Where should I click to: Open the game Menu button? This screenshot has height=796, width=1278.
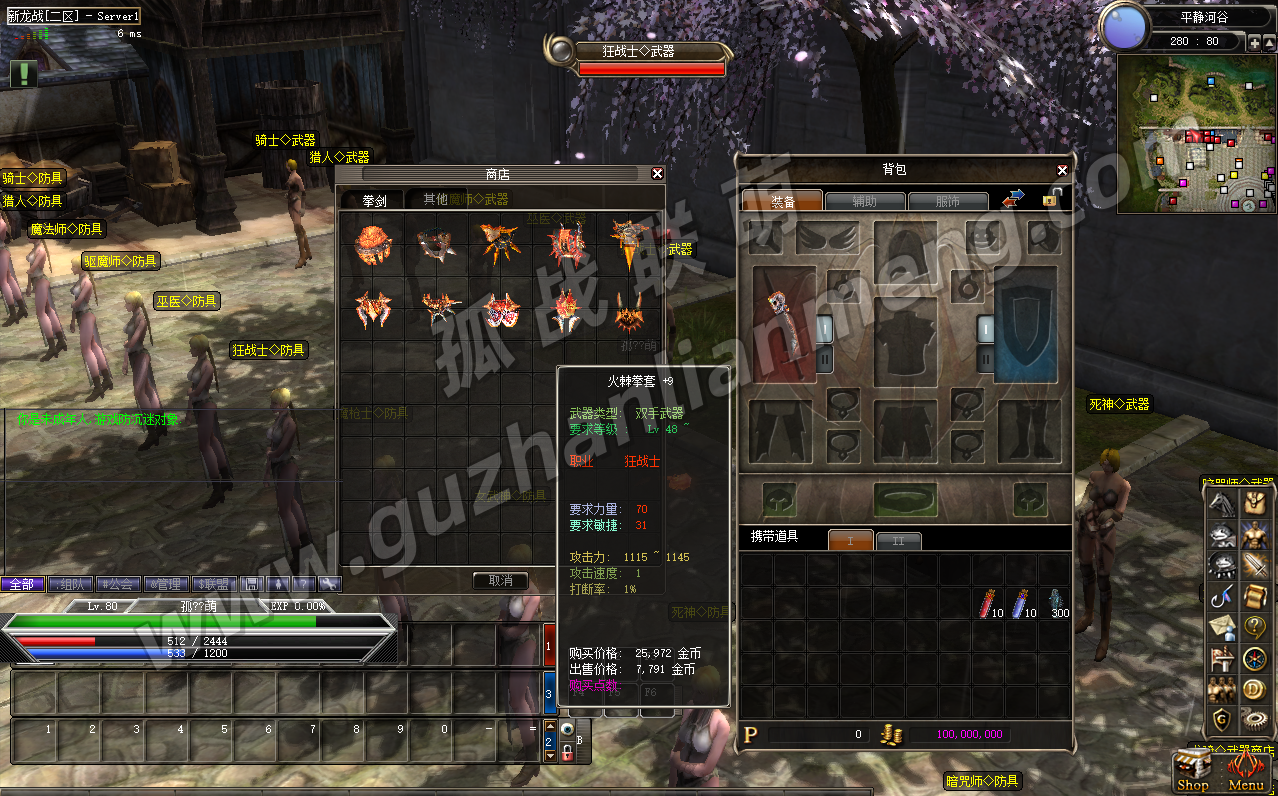pos(1246,772)
